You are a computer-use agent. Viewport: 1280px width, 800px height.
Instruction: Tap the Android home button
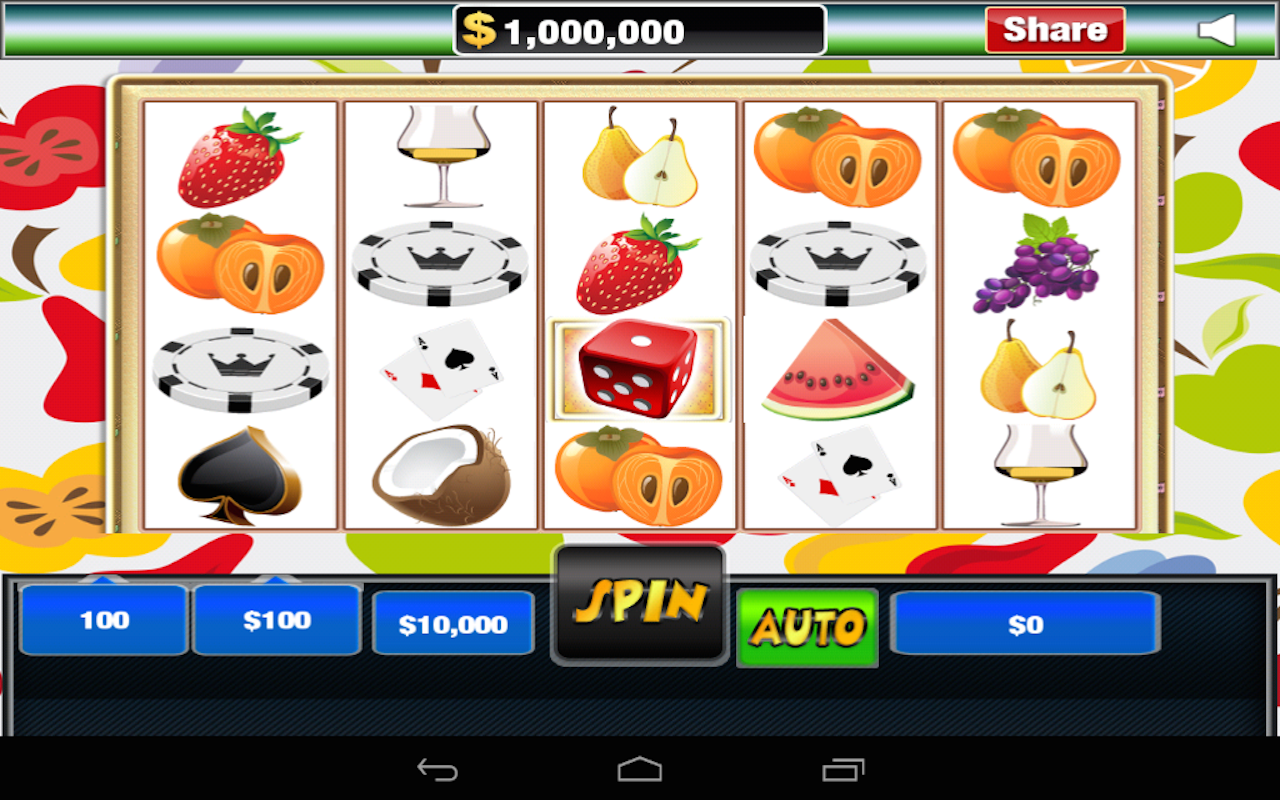640,768
